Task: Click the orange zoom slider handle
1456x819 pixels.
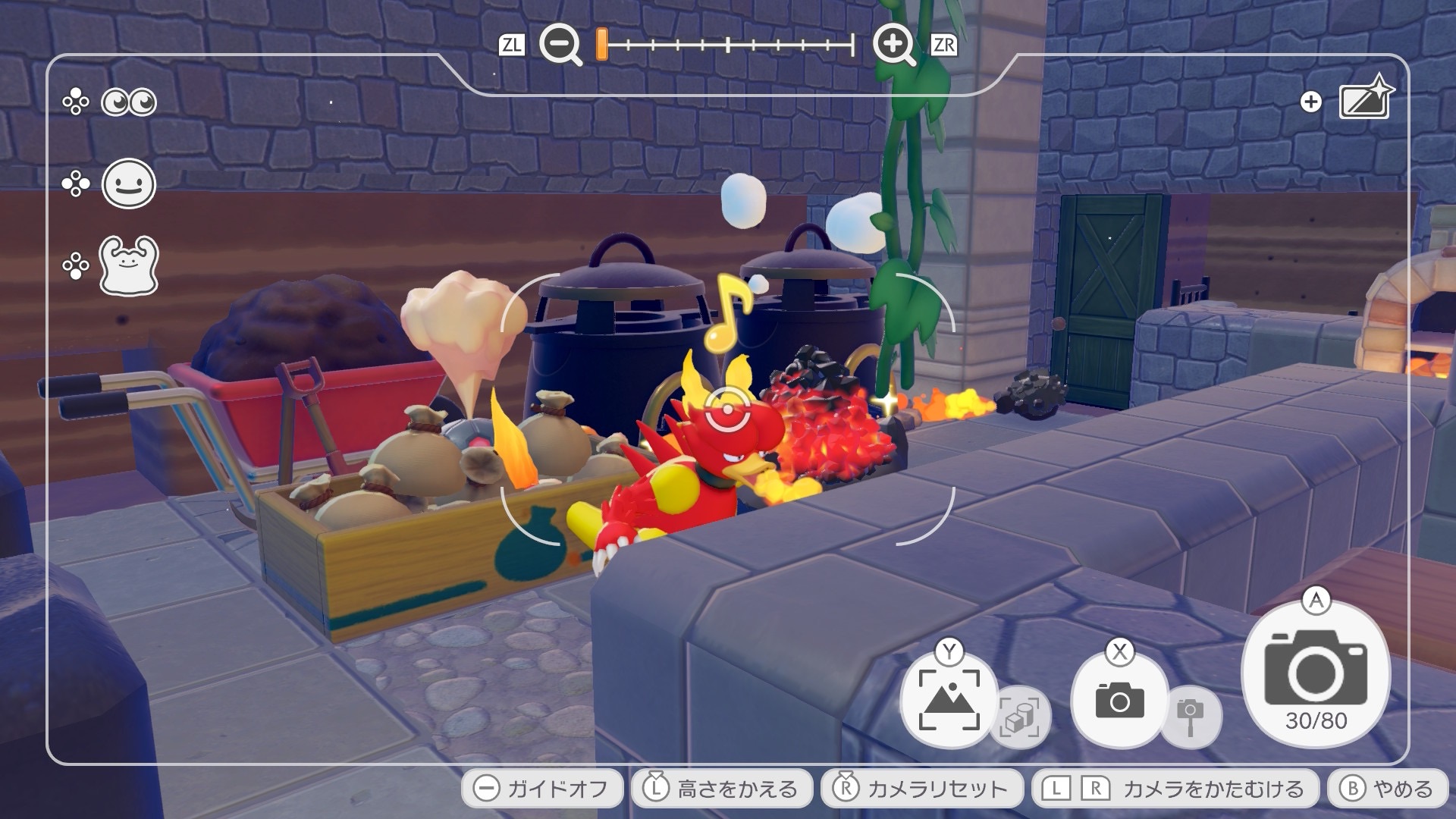Action: coord(601,45)
